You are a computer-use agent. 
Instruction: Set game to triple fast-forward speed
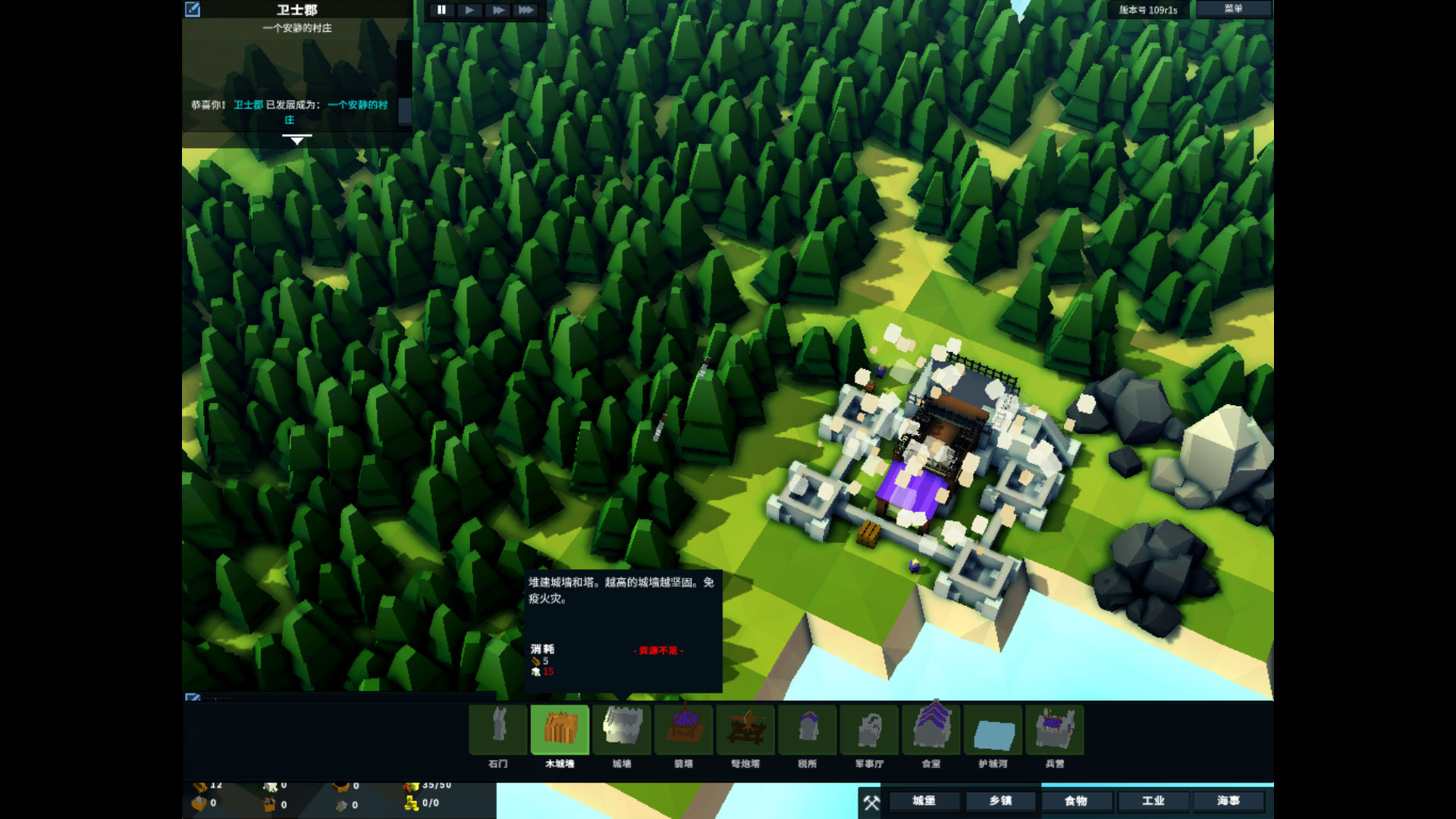tap(526, 10)
